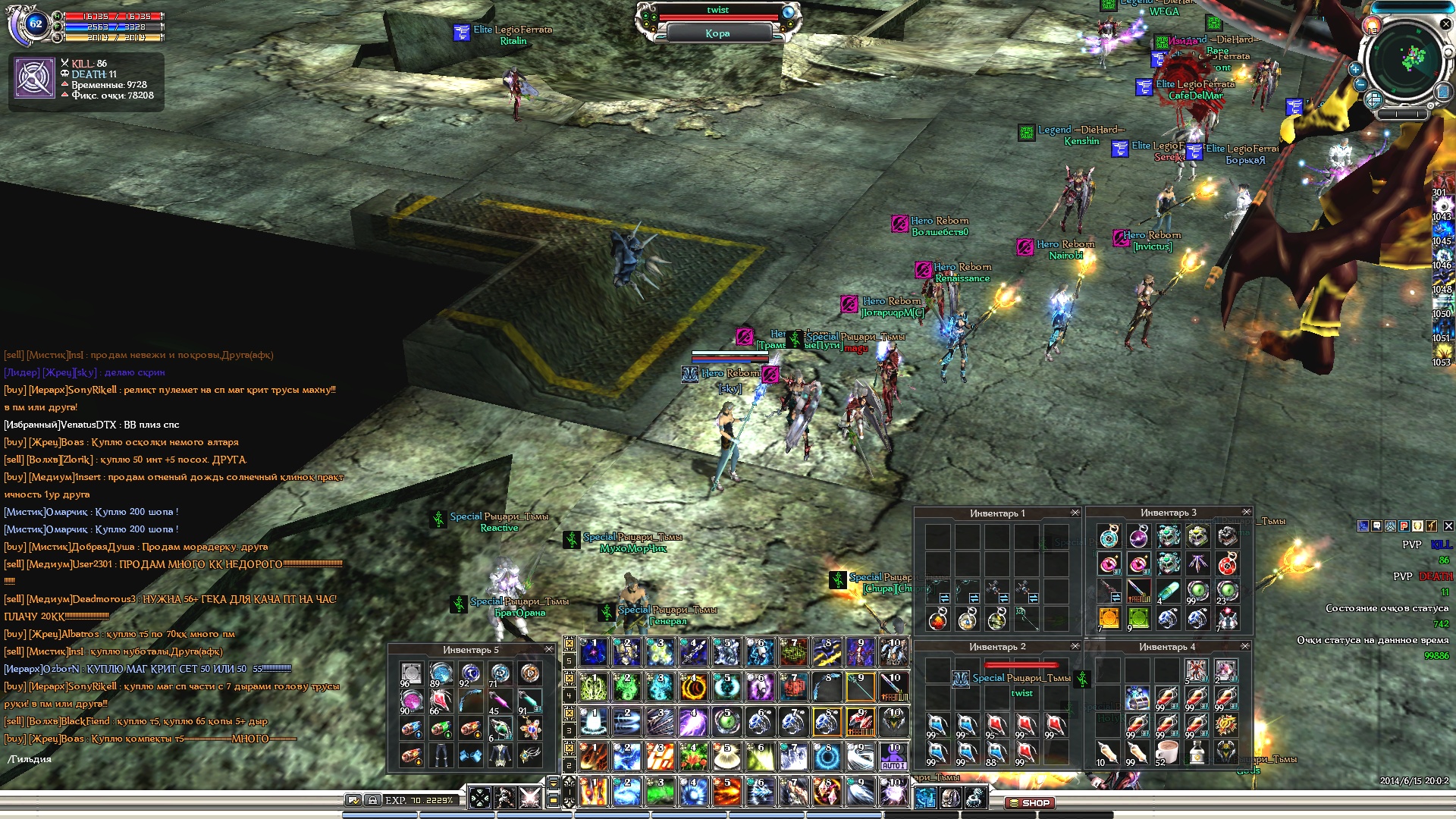The width and height of the screenshot is (1456, 819).
Task: Close the minimap radar
Action: coord(1445,24)
